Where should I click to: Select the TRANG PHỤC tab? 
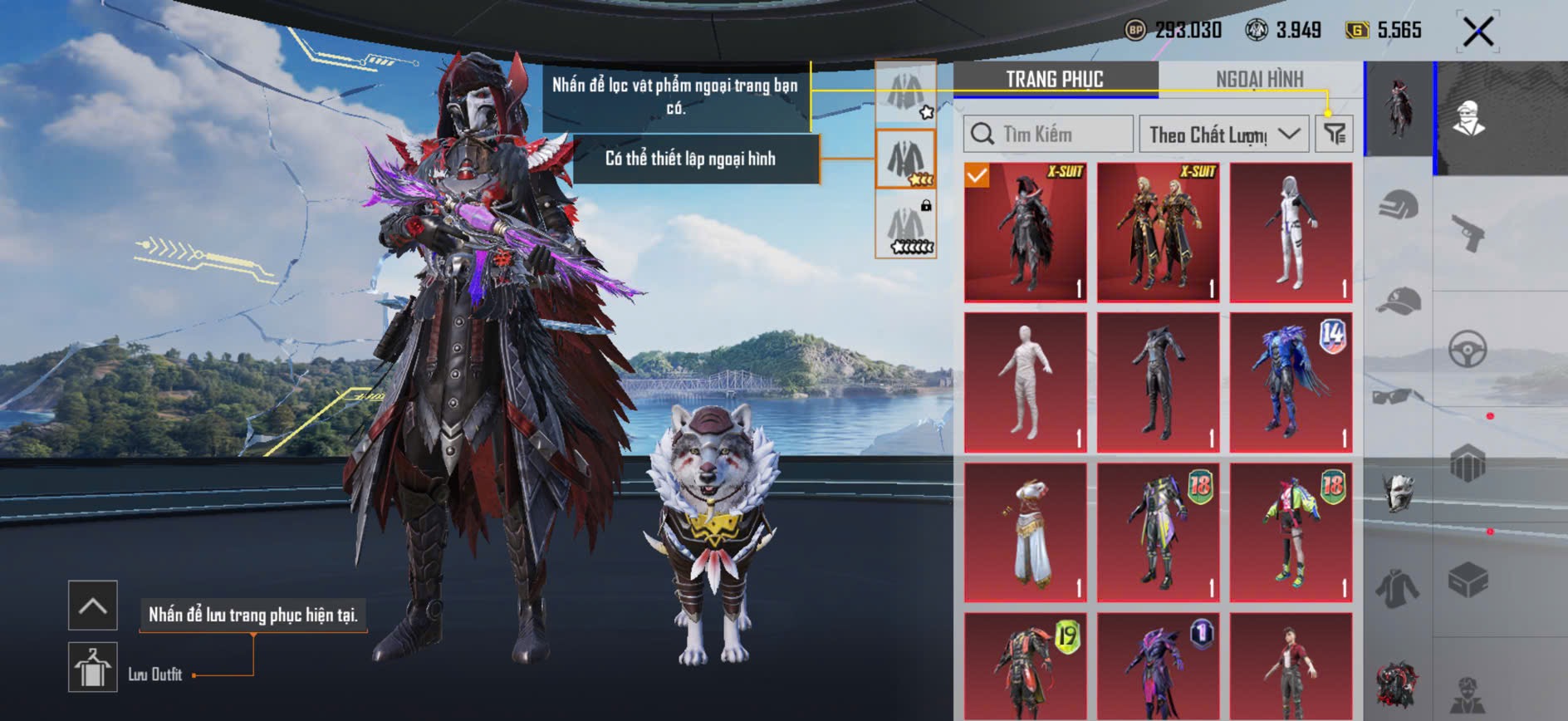point(1055,79)
